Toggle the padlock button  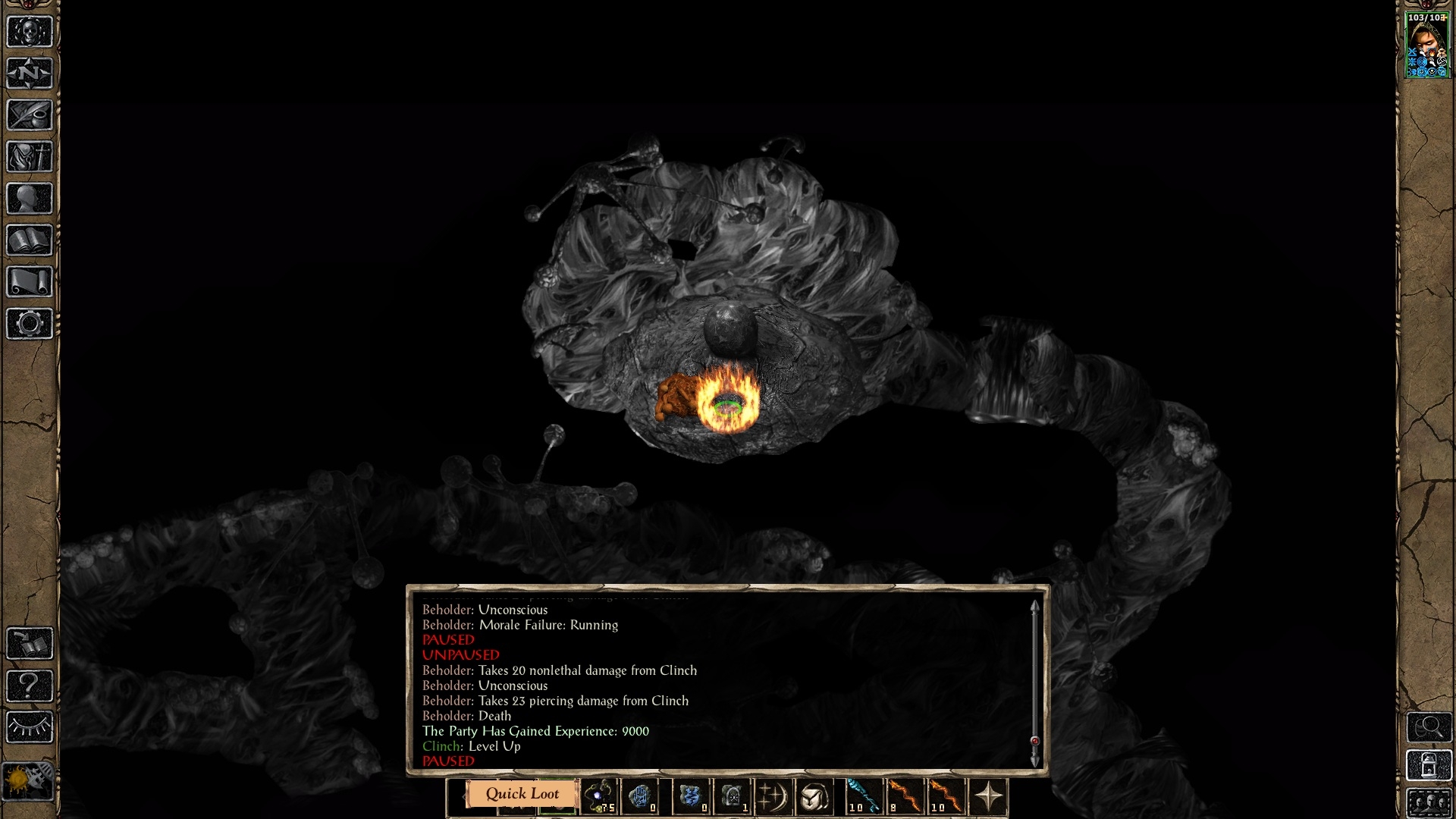(x=1429, y=766)
